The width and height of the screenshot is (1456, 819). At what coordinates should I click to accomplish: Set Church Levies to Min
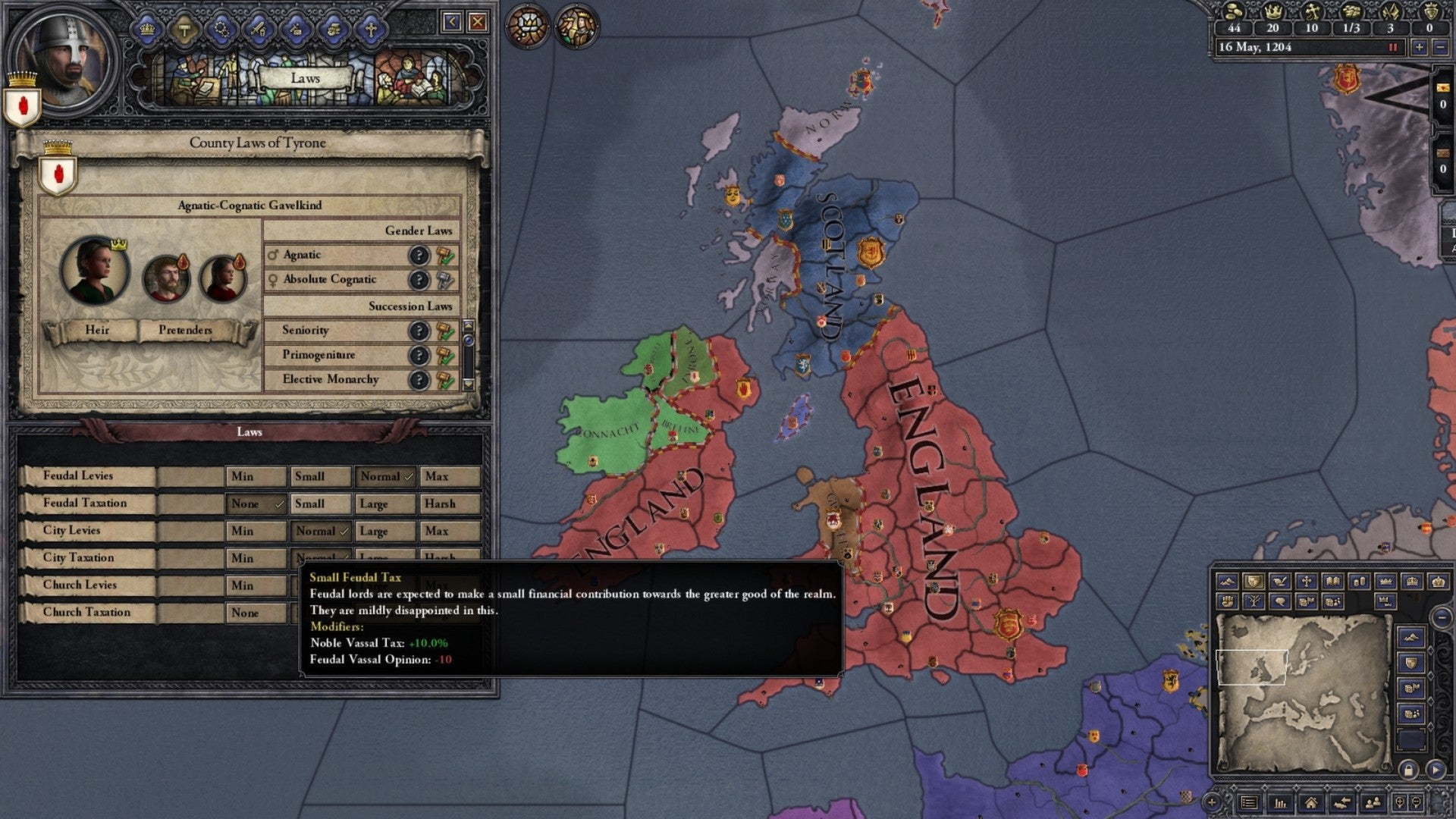(256, 585)
